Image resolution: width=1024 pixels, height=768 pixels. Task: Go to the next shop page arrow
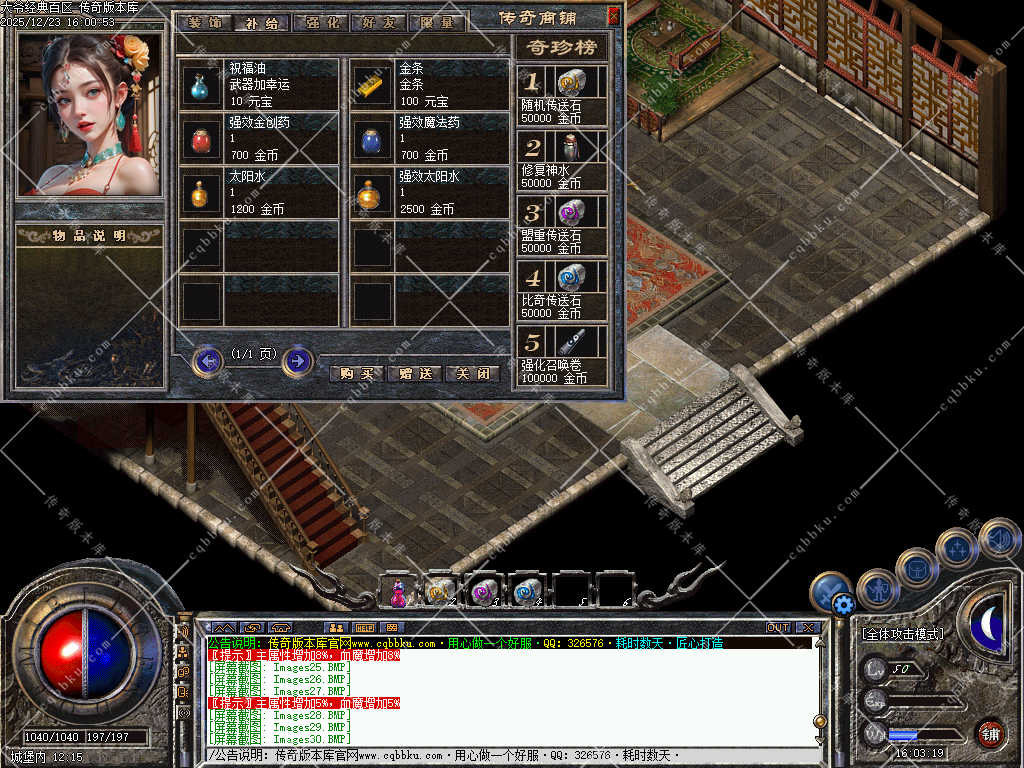(298, 360)
